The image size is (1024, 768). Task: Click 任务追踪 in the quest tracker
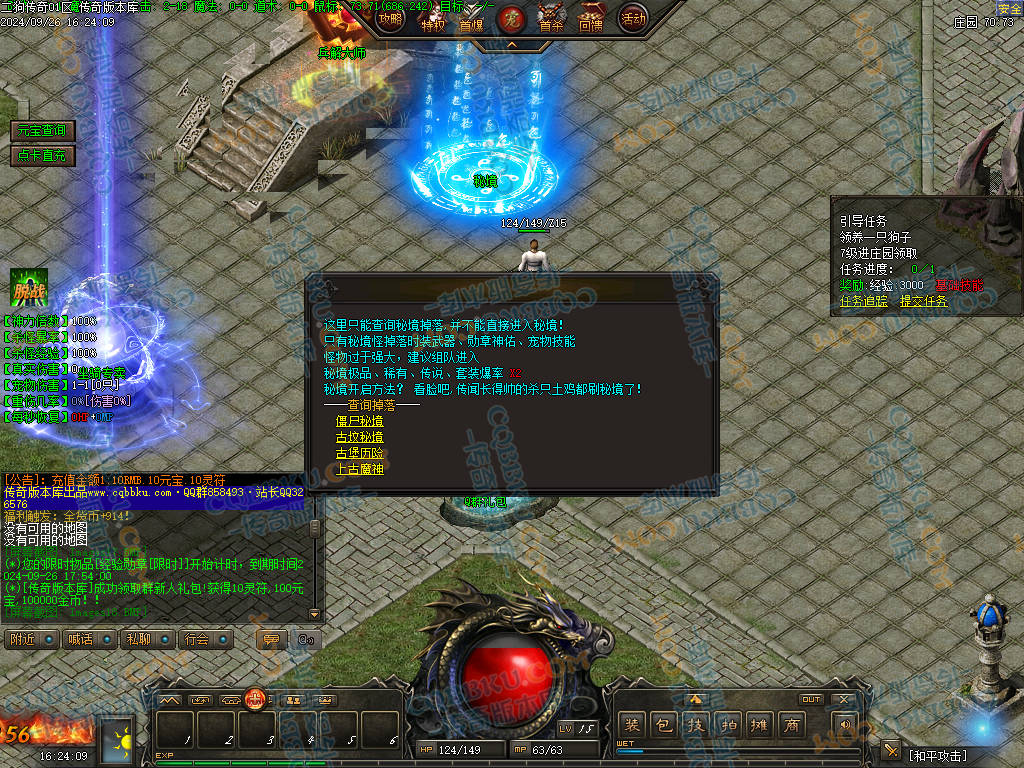pyautogui.click(x=865, y=301)
